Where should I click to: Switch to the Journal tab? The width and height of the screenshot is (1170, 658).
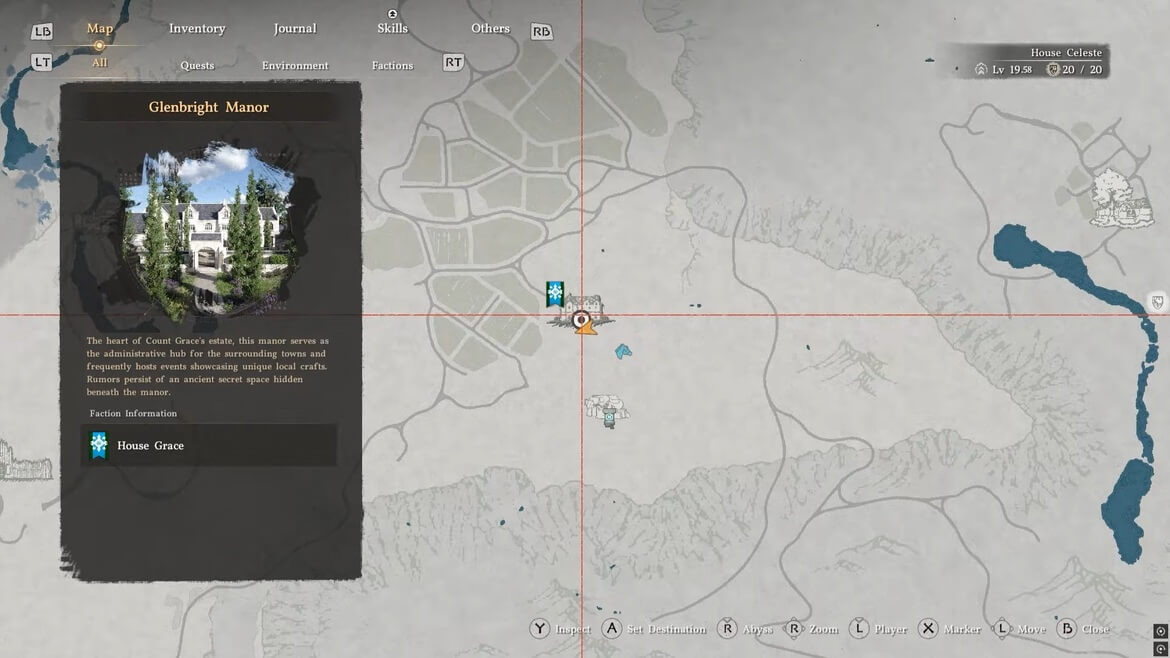click(x=295, y=28)
